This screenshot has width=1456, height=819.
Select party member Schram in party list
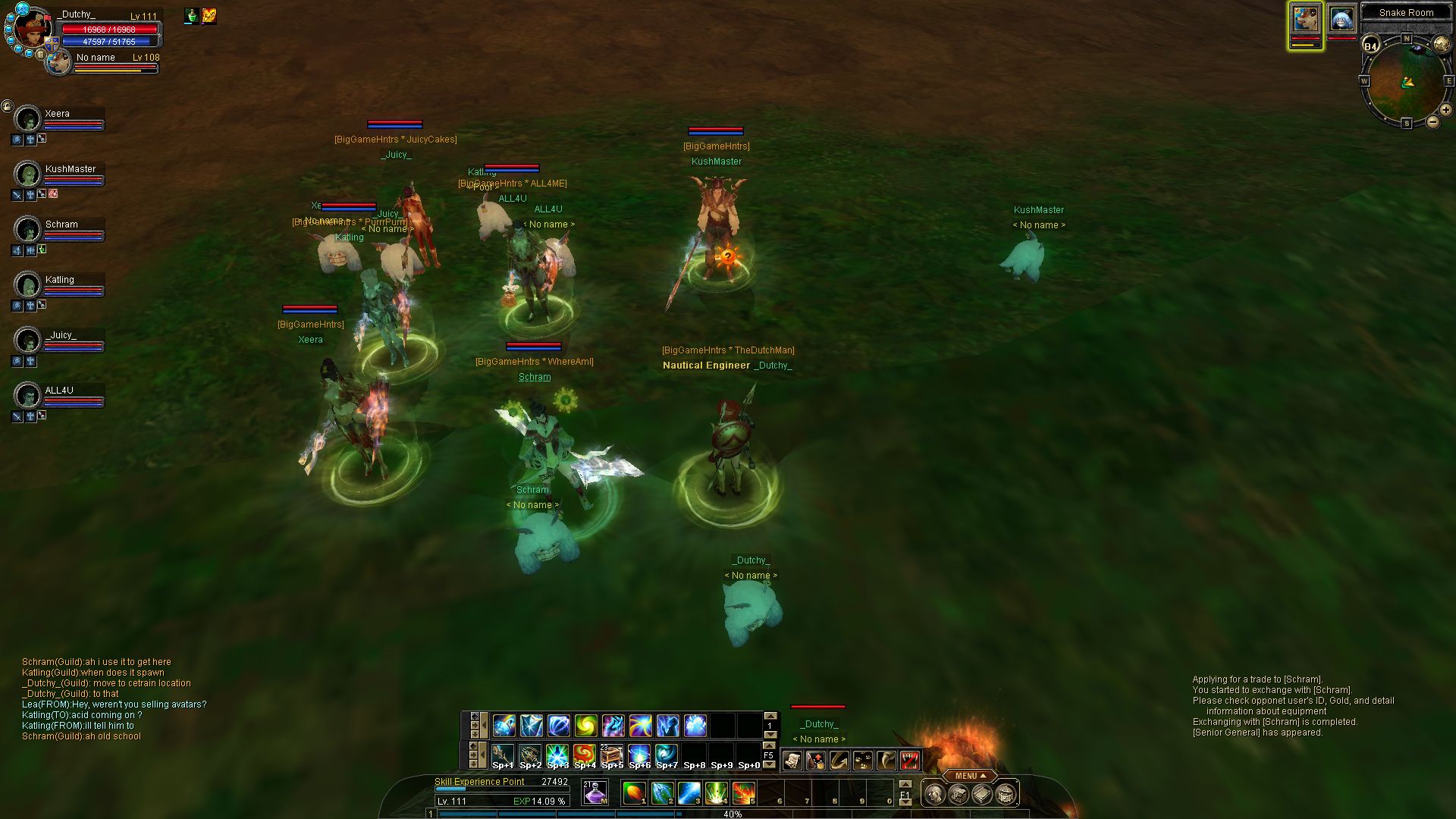pos(28,230)
